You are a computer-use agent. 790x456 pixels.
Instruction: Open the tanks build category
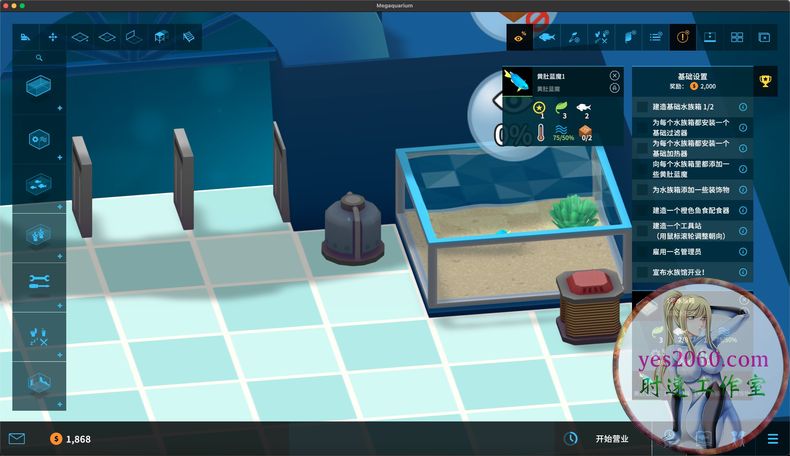(40, 86)
